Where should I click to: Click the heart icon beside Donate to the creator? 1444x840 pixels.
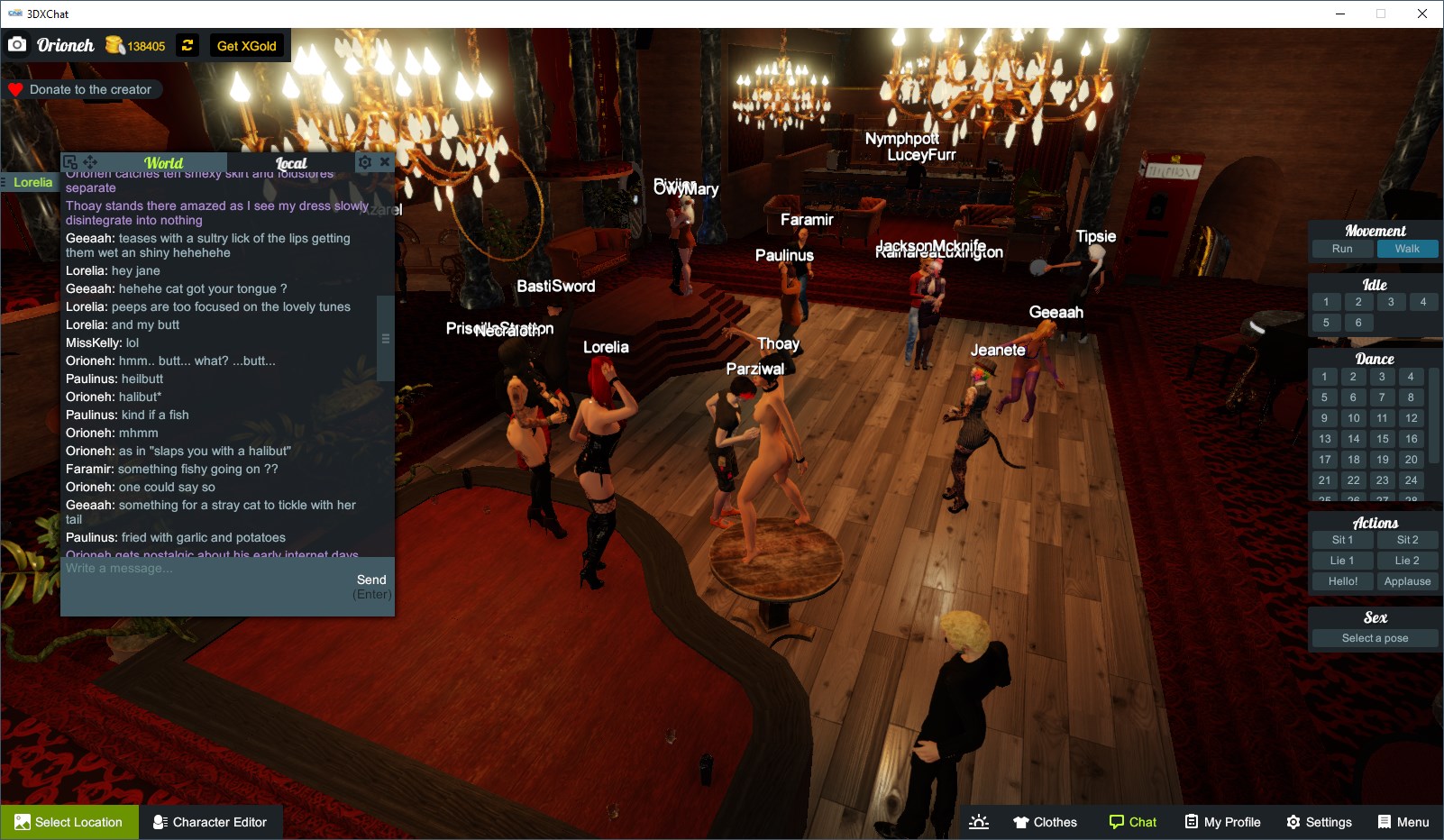(15, 88)
